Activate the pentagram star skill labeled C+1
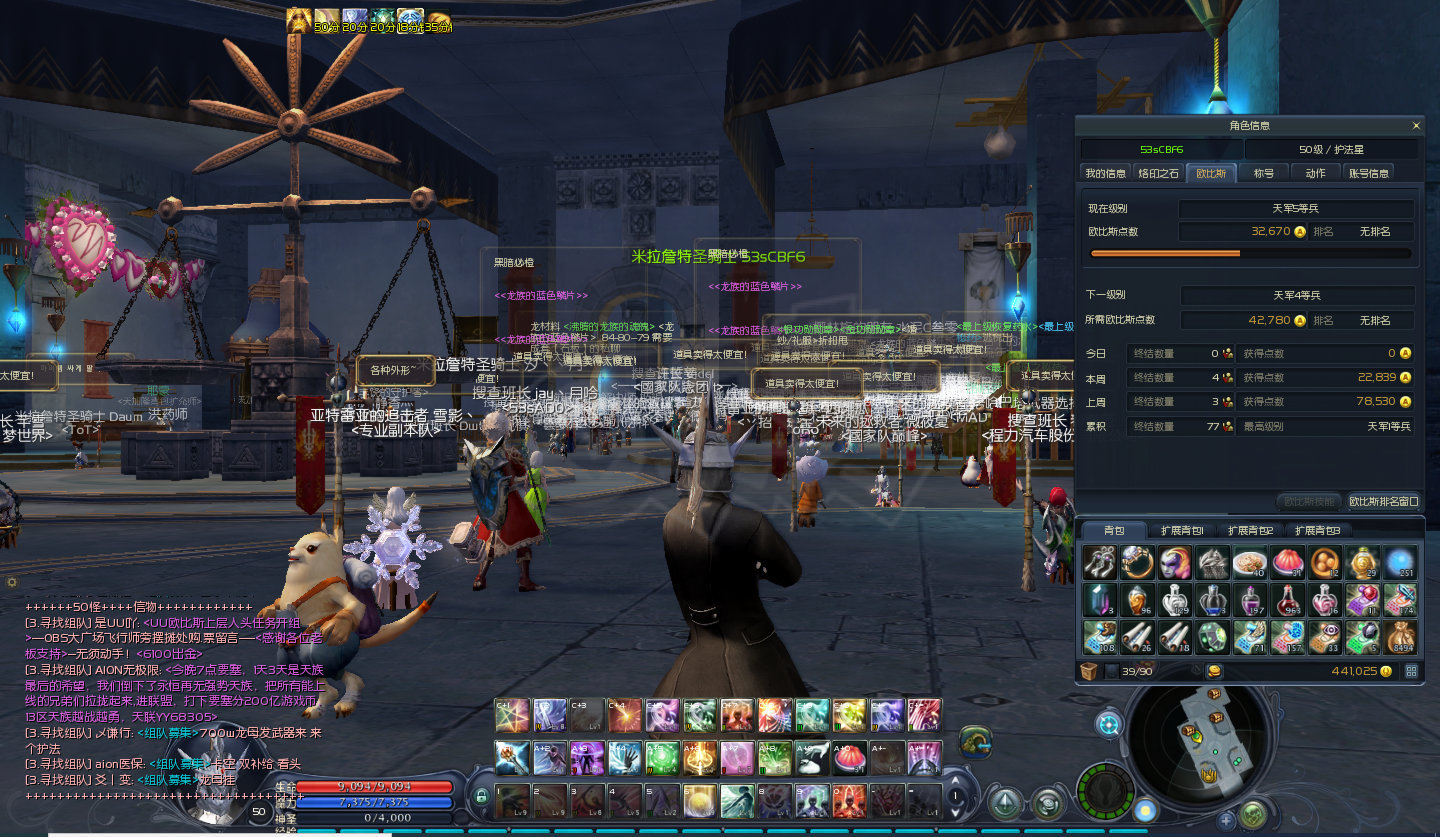The image size is (1440, 837). pyautogui.click(x=512, y=715)
